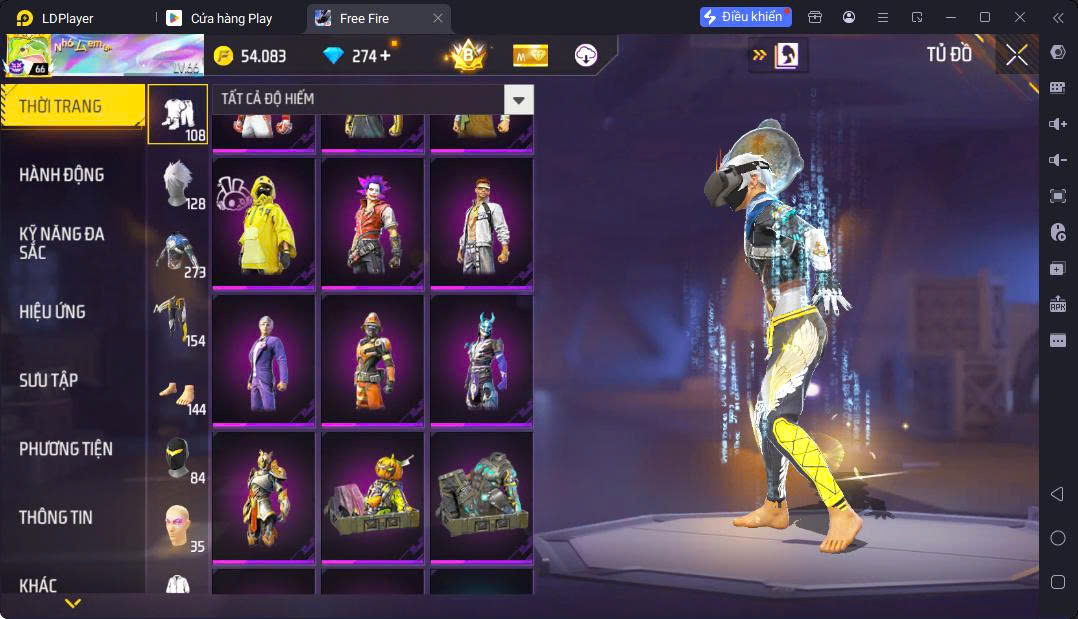Select the yellow raincoat outfit

click(264, 222)
